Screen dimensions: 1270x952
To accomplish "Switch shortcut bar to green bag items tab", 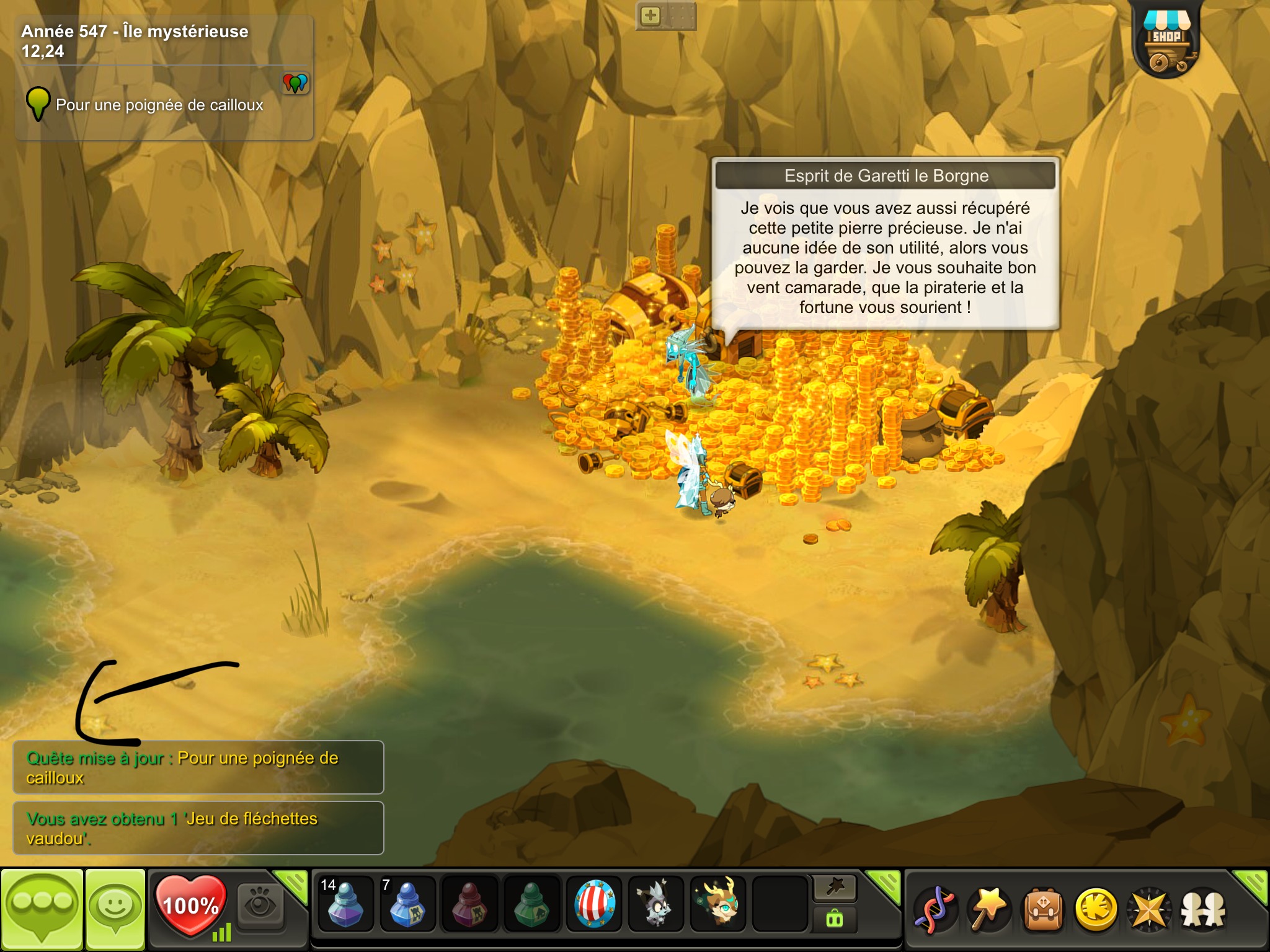I will (835, 919).
